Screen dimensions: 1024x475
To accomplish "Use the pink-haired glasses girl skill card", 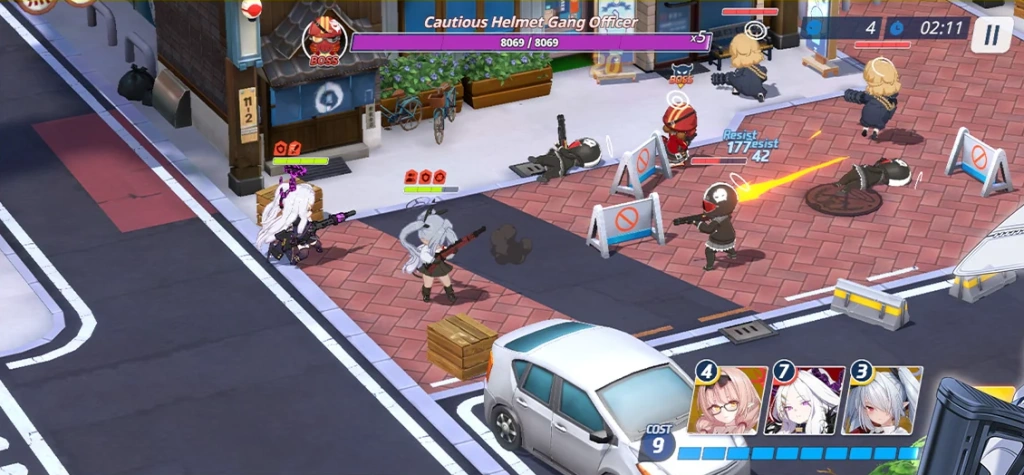I will (729, 401).
